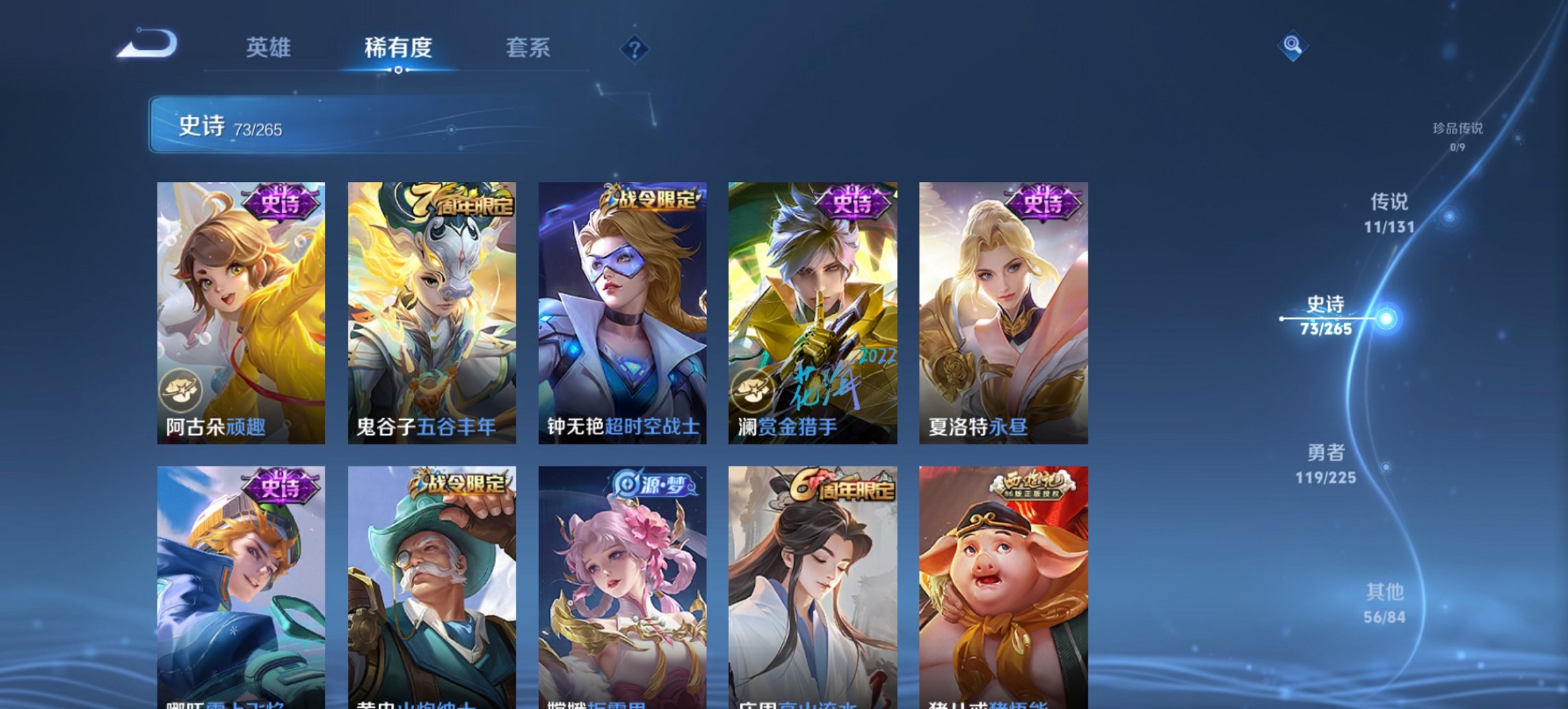
Task: Switch to the 套系 tab
Action: tap(528, 48)
